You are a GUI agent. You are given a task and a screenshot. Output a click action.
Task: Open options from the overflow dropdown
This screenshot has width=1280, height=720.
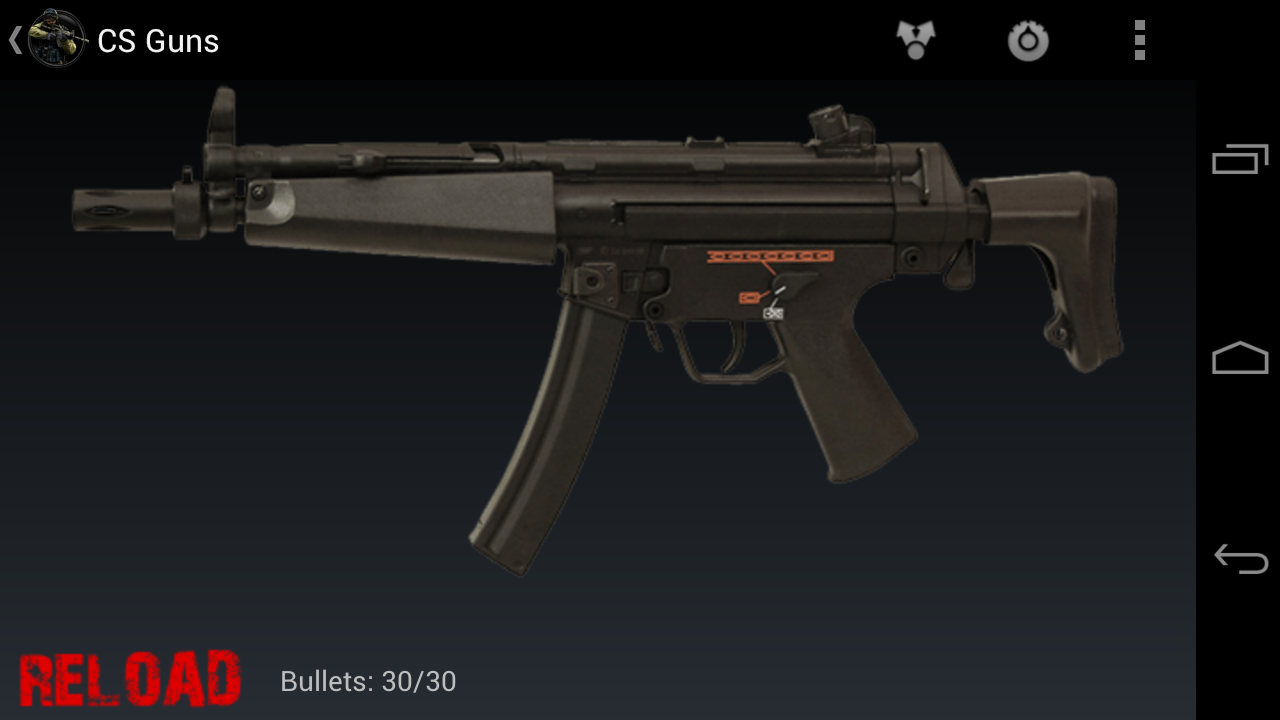click(x=1139, y=40)
